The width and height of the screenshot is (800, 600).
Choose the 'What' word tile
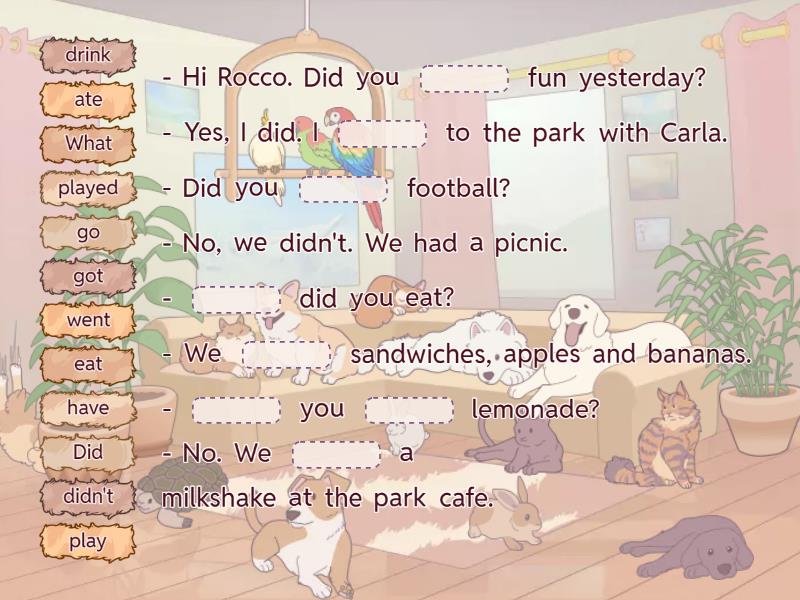click(x=88, y=144)
